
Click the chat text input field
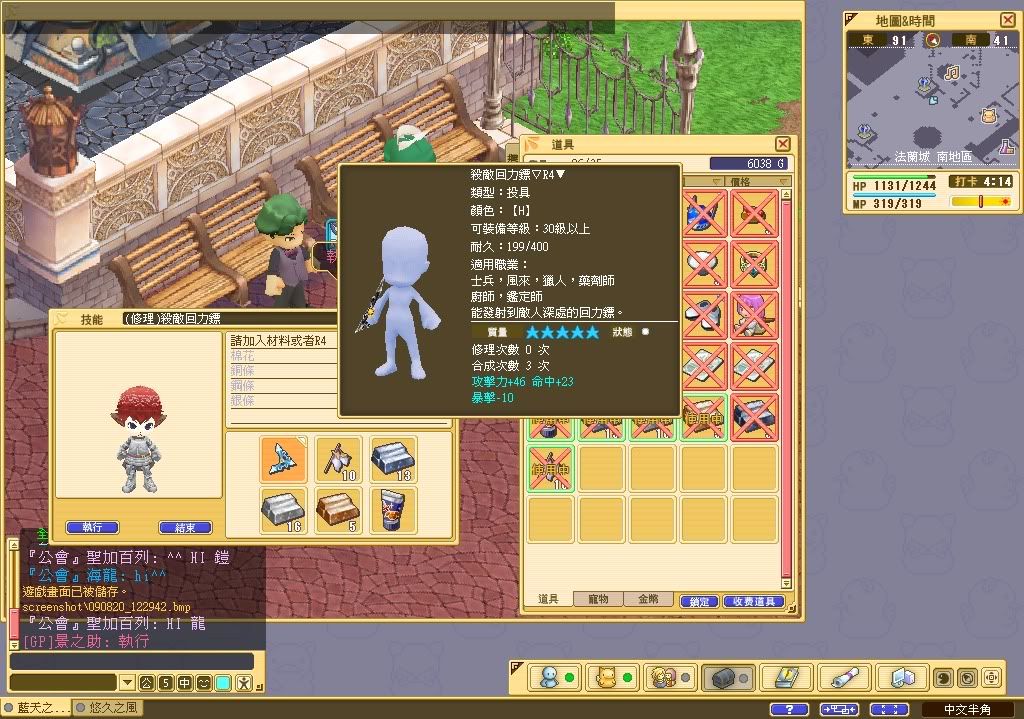tap(132, 661)
